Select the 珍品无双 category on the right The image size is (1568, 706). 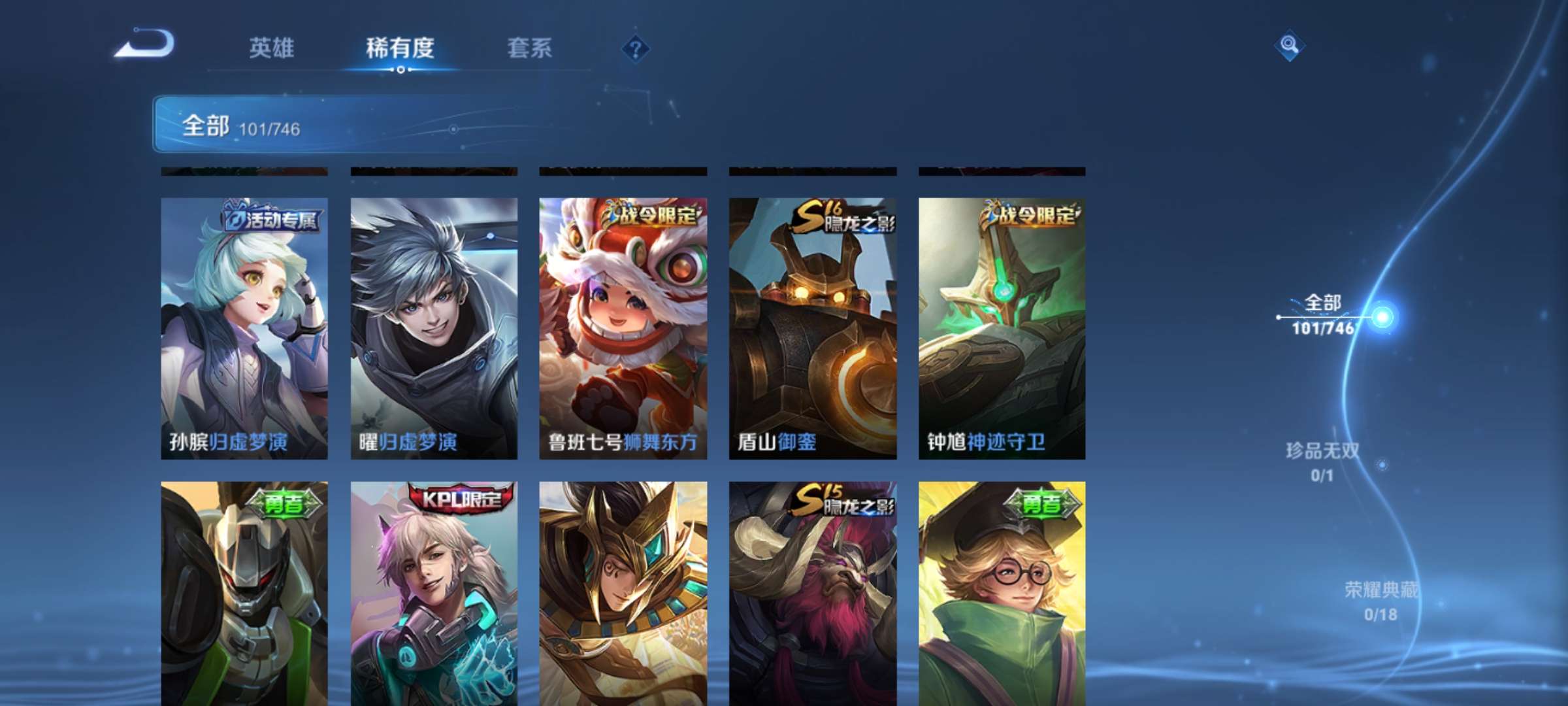pyautogui.click(x=1322, y=460)
